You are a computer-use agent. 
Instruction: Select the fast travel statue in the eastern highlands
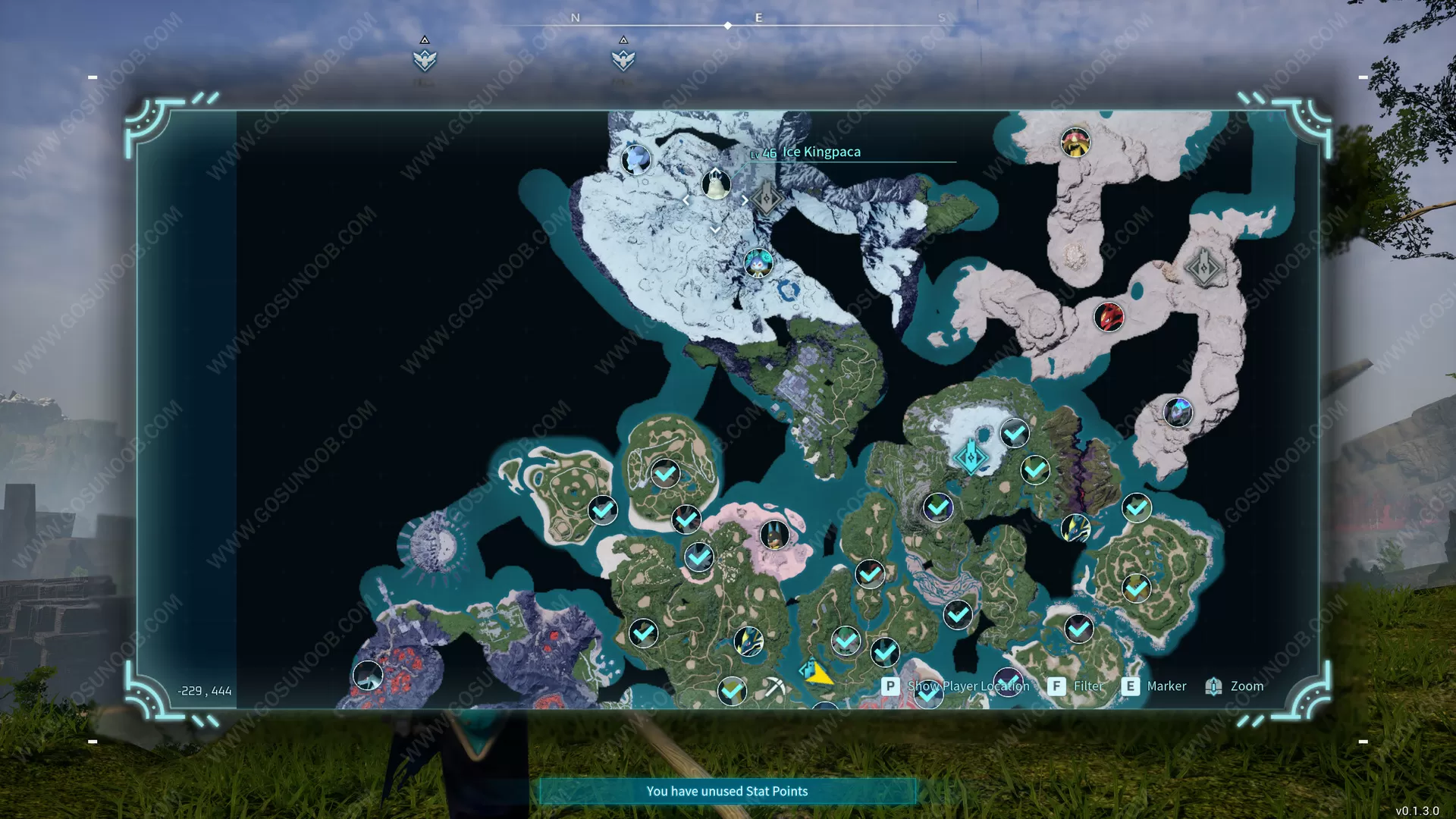[x=1206, y=266]
